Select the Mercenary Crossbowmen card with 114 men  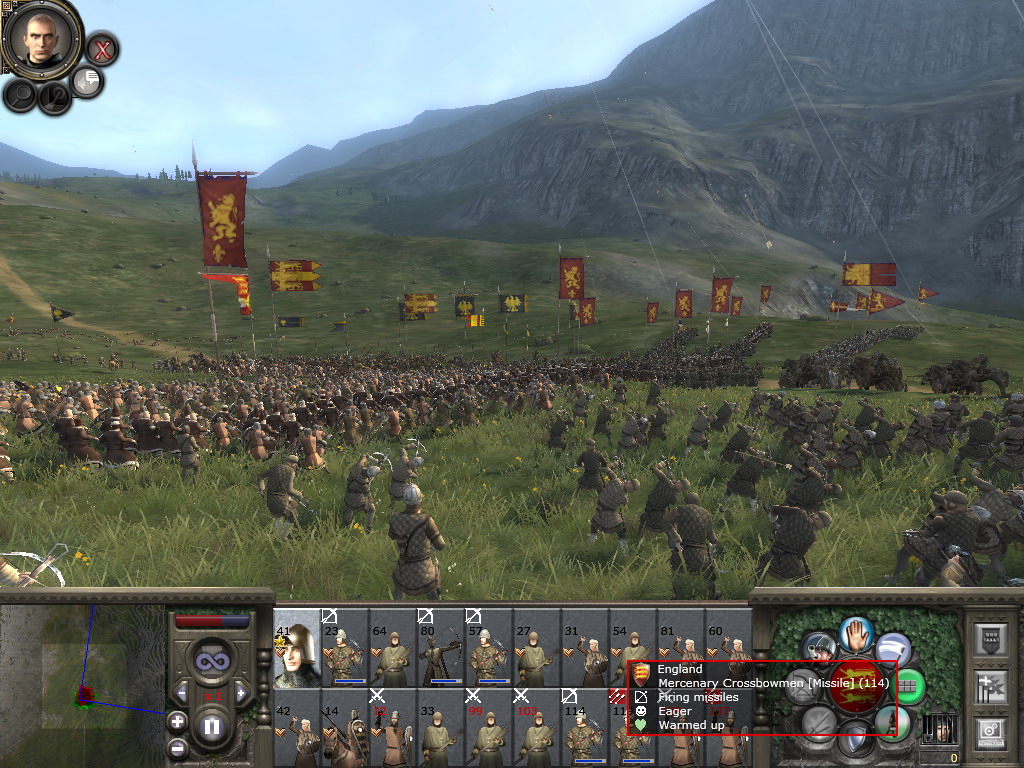(x=584, y=727)
